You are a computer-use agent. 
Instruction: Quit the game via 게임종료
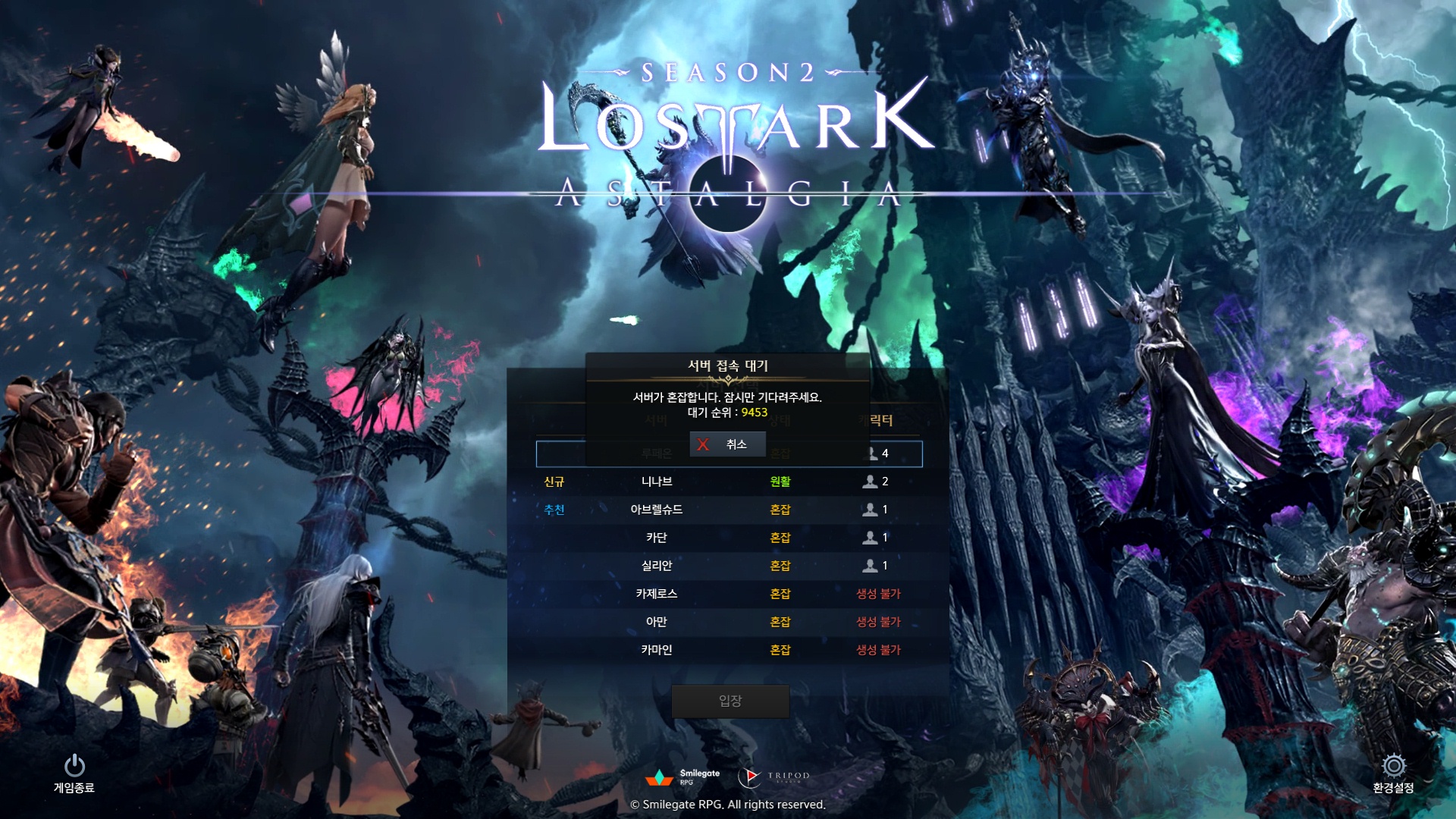[x=74, y=773]
